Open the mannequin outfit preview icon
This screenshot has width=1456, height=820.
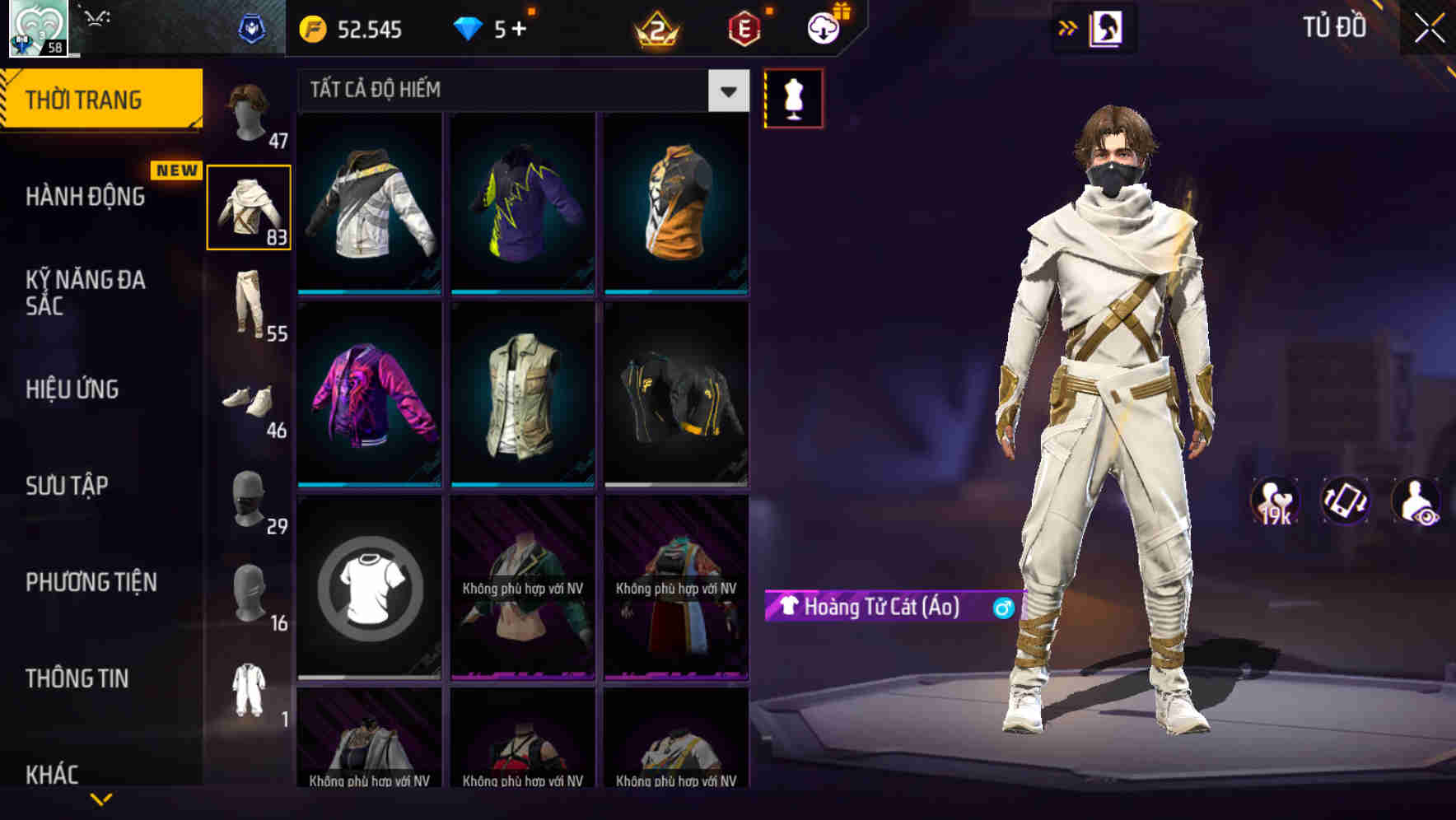click(793, 97)
